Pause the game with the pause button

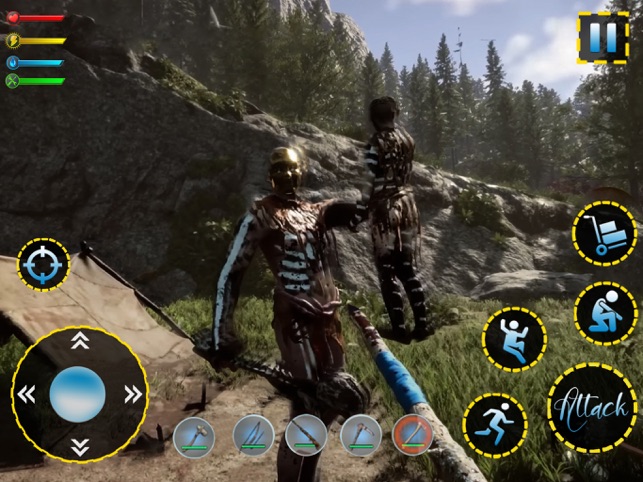pos(602,38)
